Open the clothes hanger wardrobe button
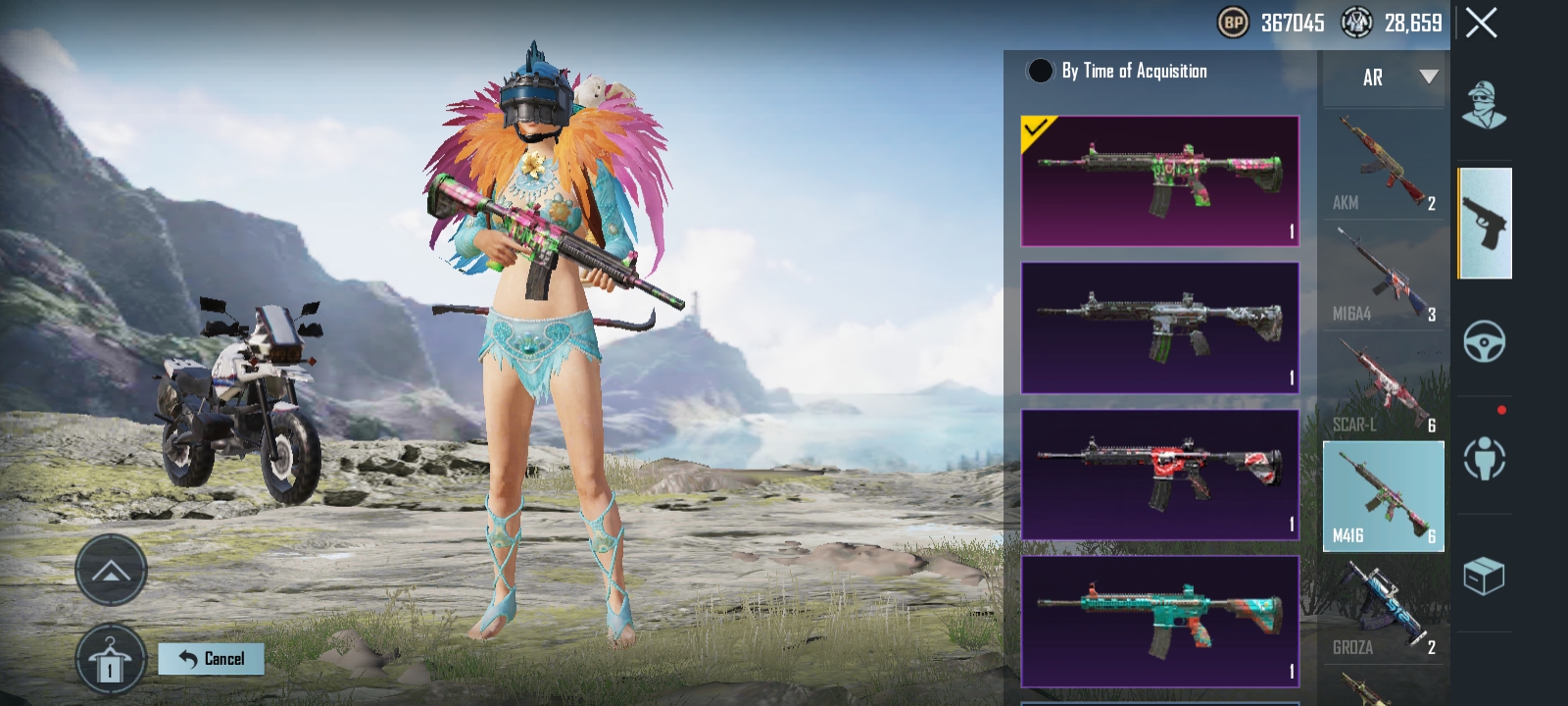Image resolution: width=1568 pixels, height=706 pixels. point(111,660)
